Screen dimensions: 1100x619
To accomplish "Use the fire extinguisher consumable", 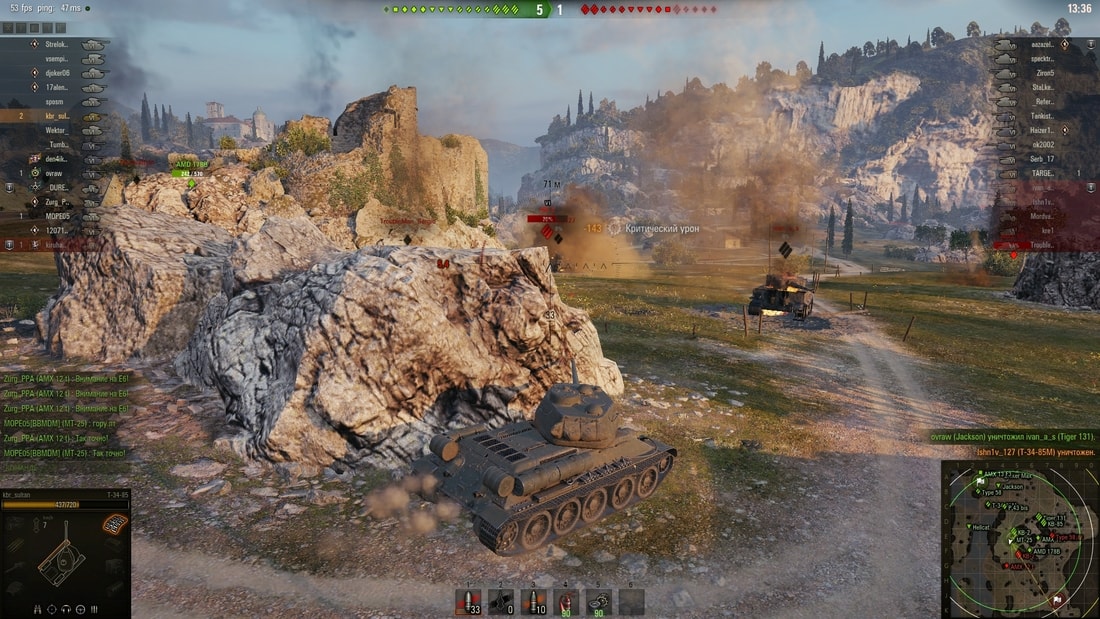I will [x=566, y=601].
